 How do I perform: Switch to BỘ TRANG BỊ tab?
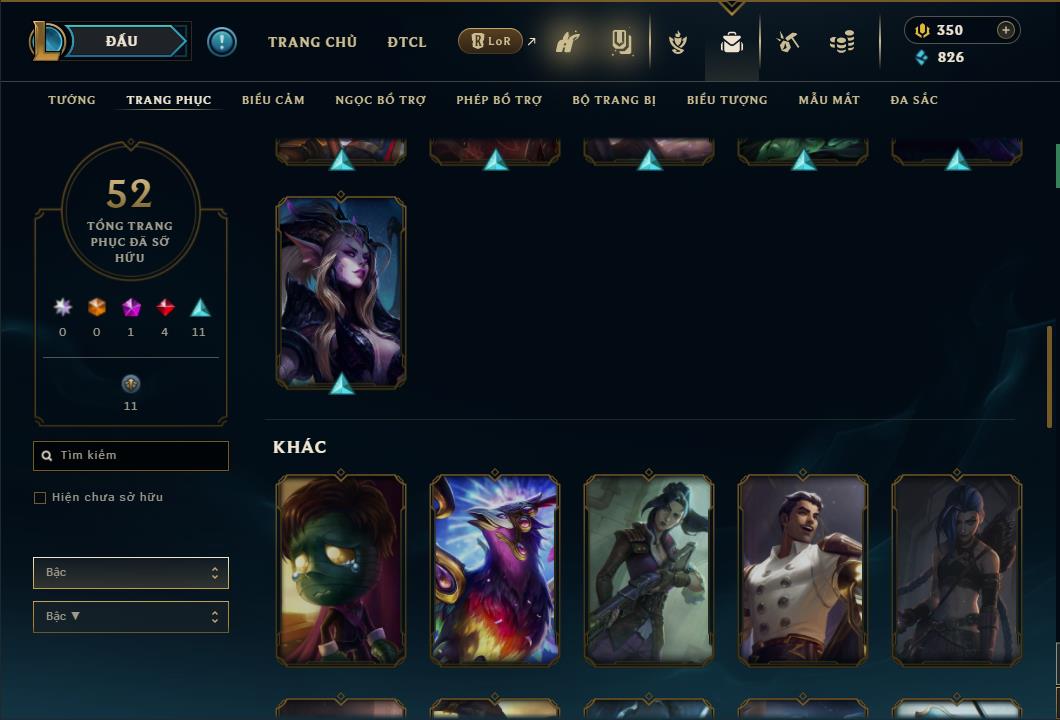[614, 100]
